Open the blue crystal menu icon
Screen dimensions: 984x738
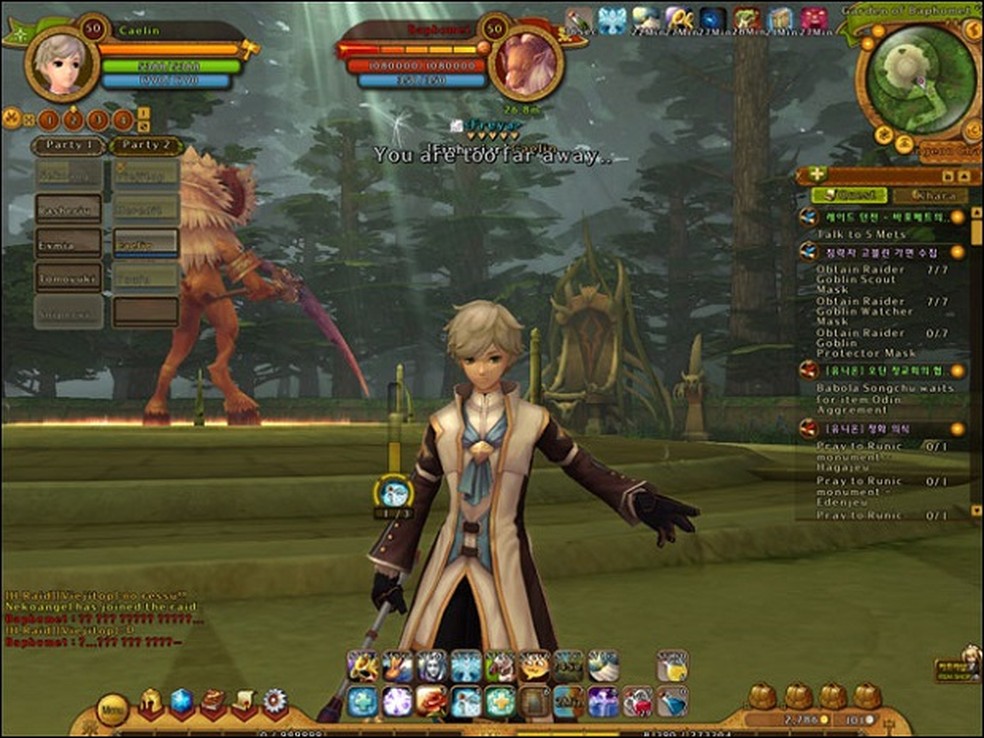[180, 702]
